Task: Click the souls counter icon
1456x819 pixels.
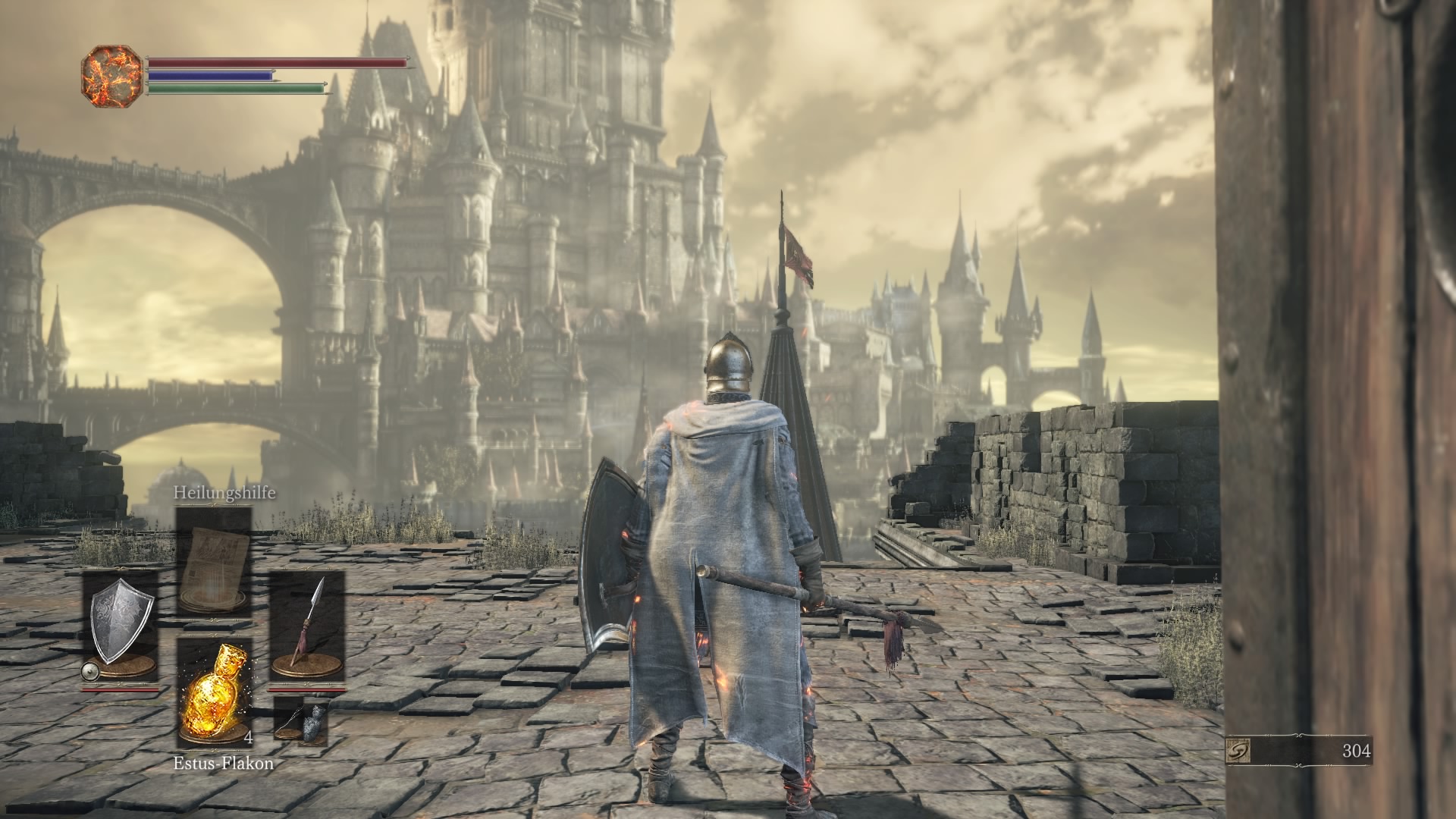Action: (1238, 751)
